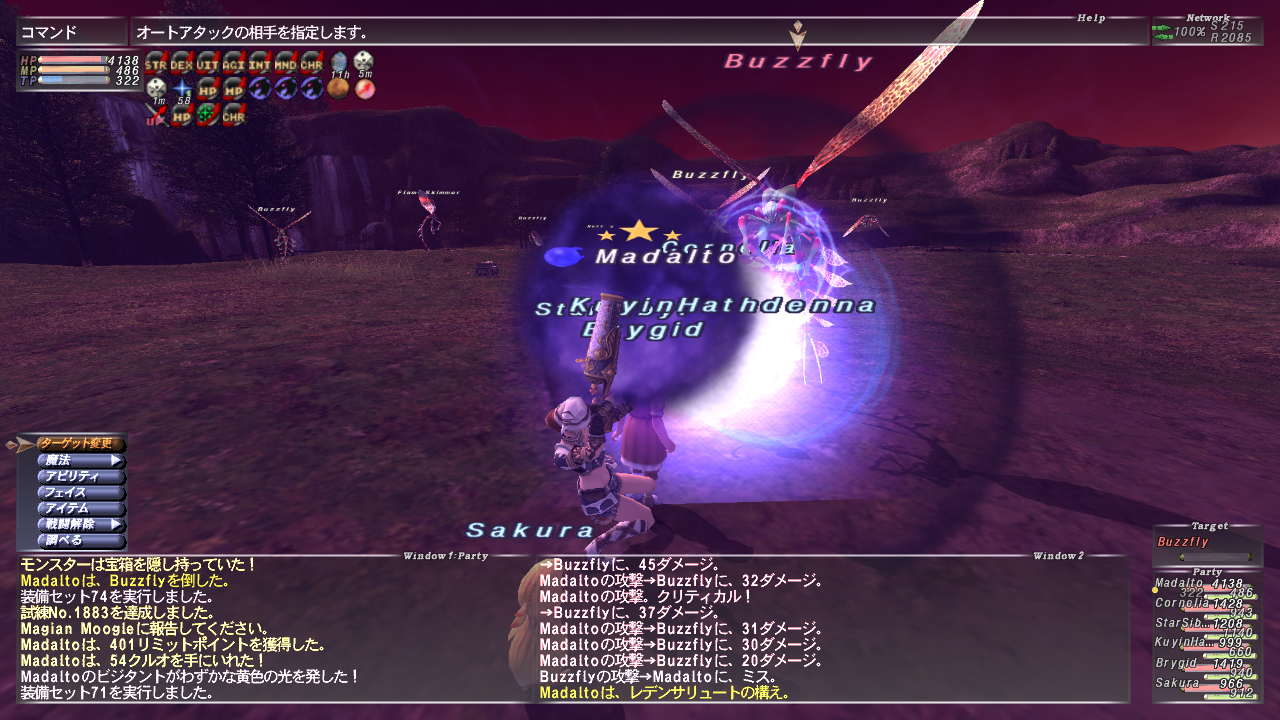
Task: Select the blue star buff showing 58
Action: (182, 86)
